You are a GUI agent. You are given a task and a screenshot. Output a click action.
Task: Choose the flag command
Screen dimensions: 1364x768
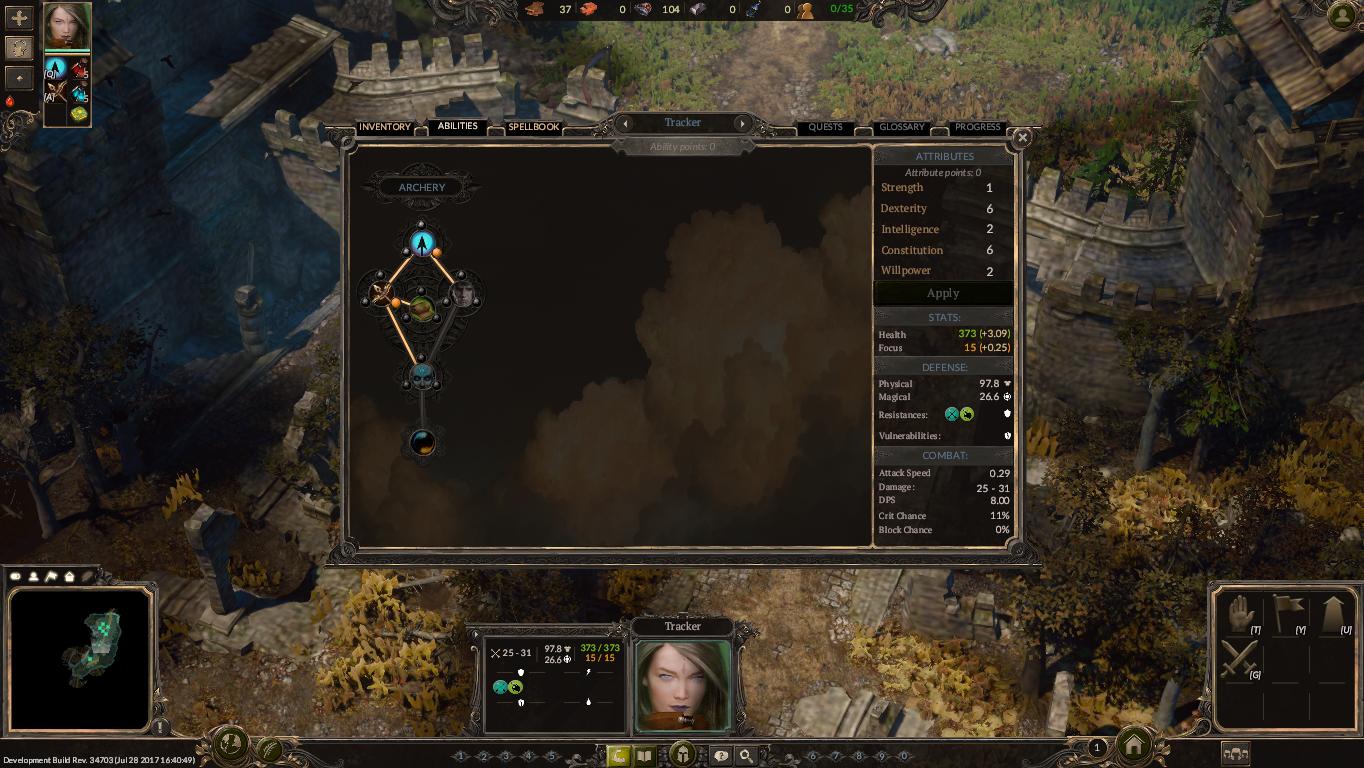pyautogui.click(x=1286, y=614)
